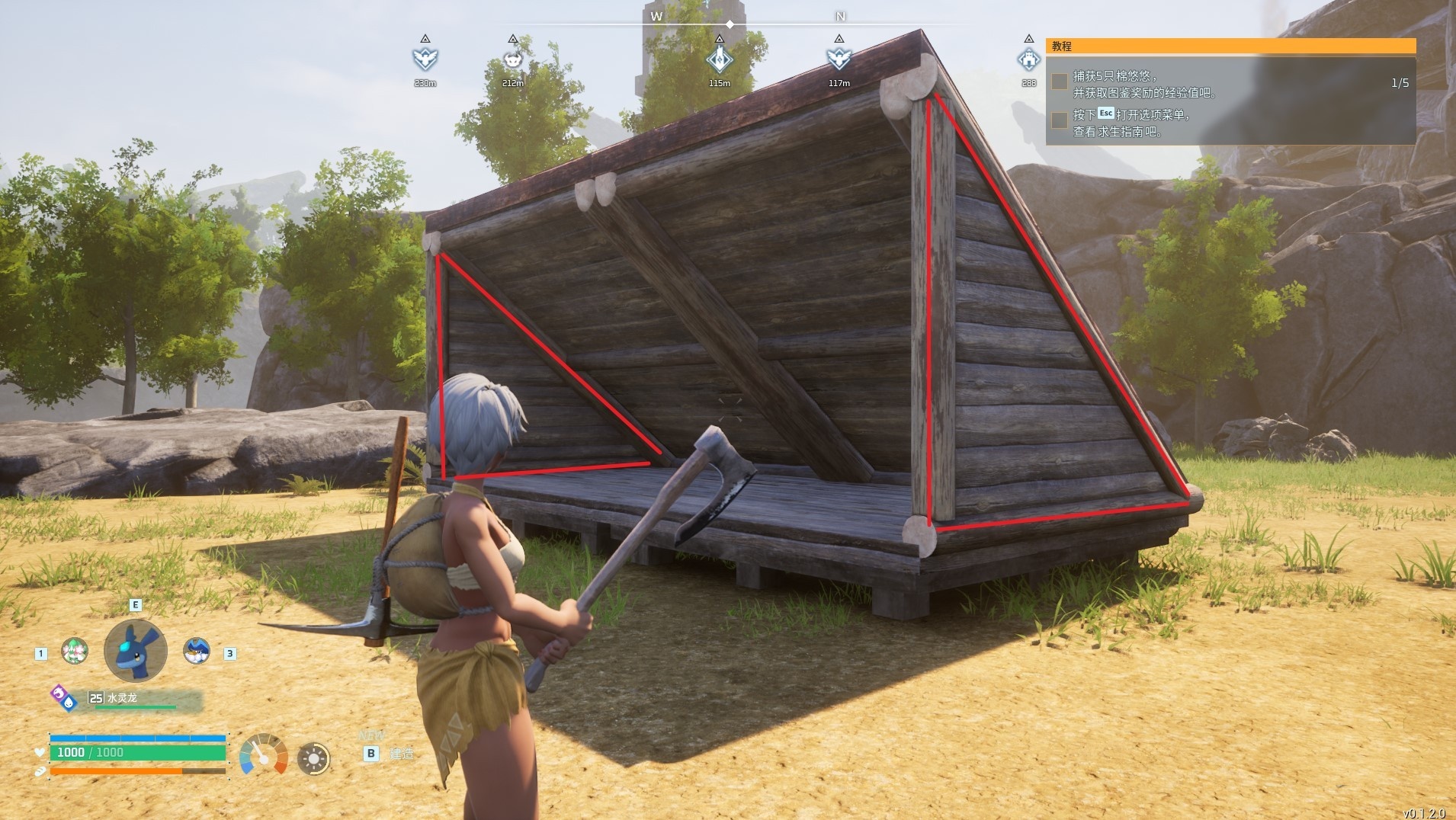Open the 教程 tutorial panel header
Viewport: 1456px width, 820px height.
1230,46
